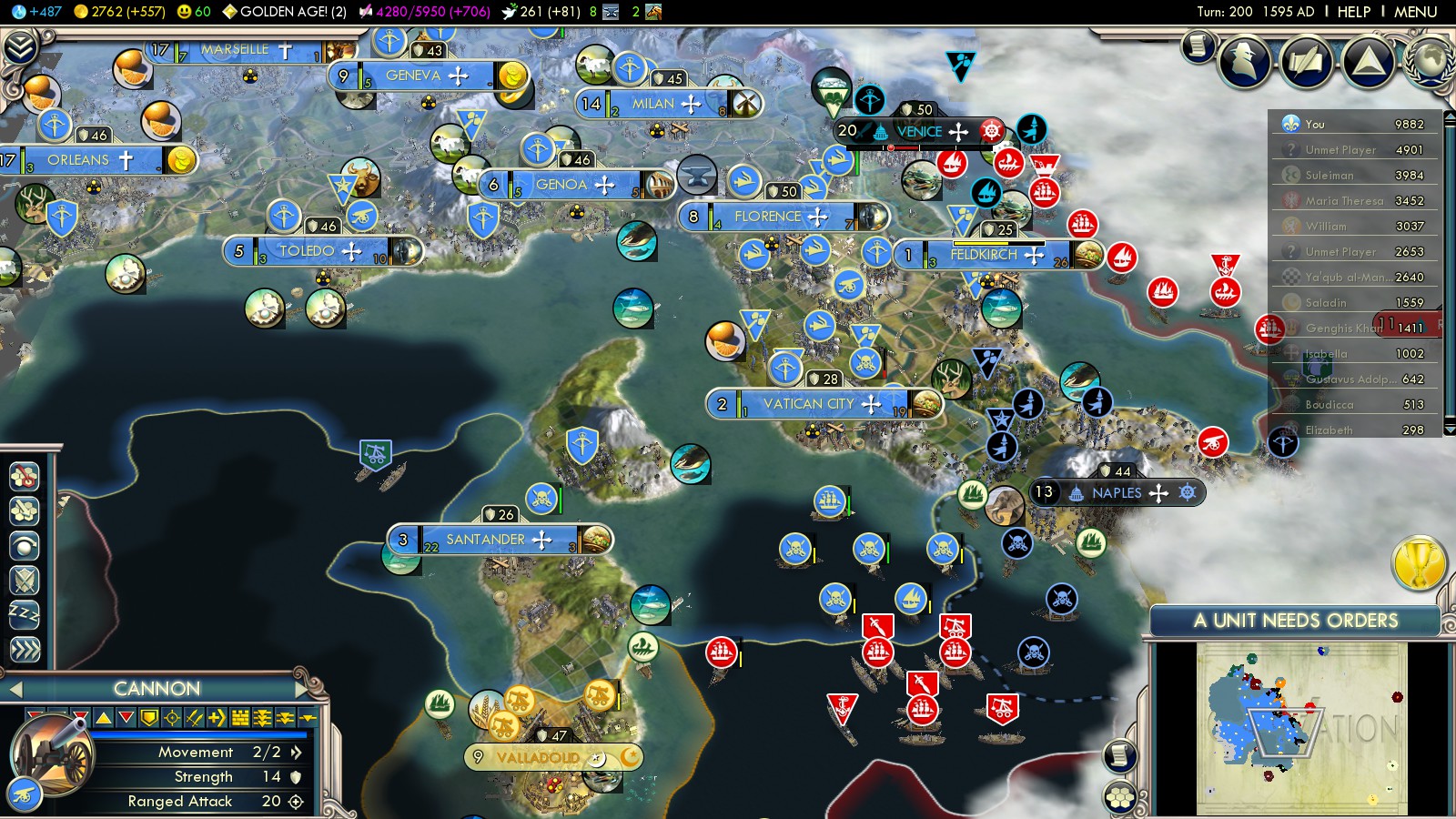Screen dimensions: 1456x819
Task: Open the social policies triangle button
Action: (1368, 61)
